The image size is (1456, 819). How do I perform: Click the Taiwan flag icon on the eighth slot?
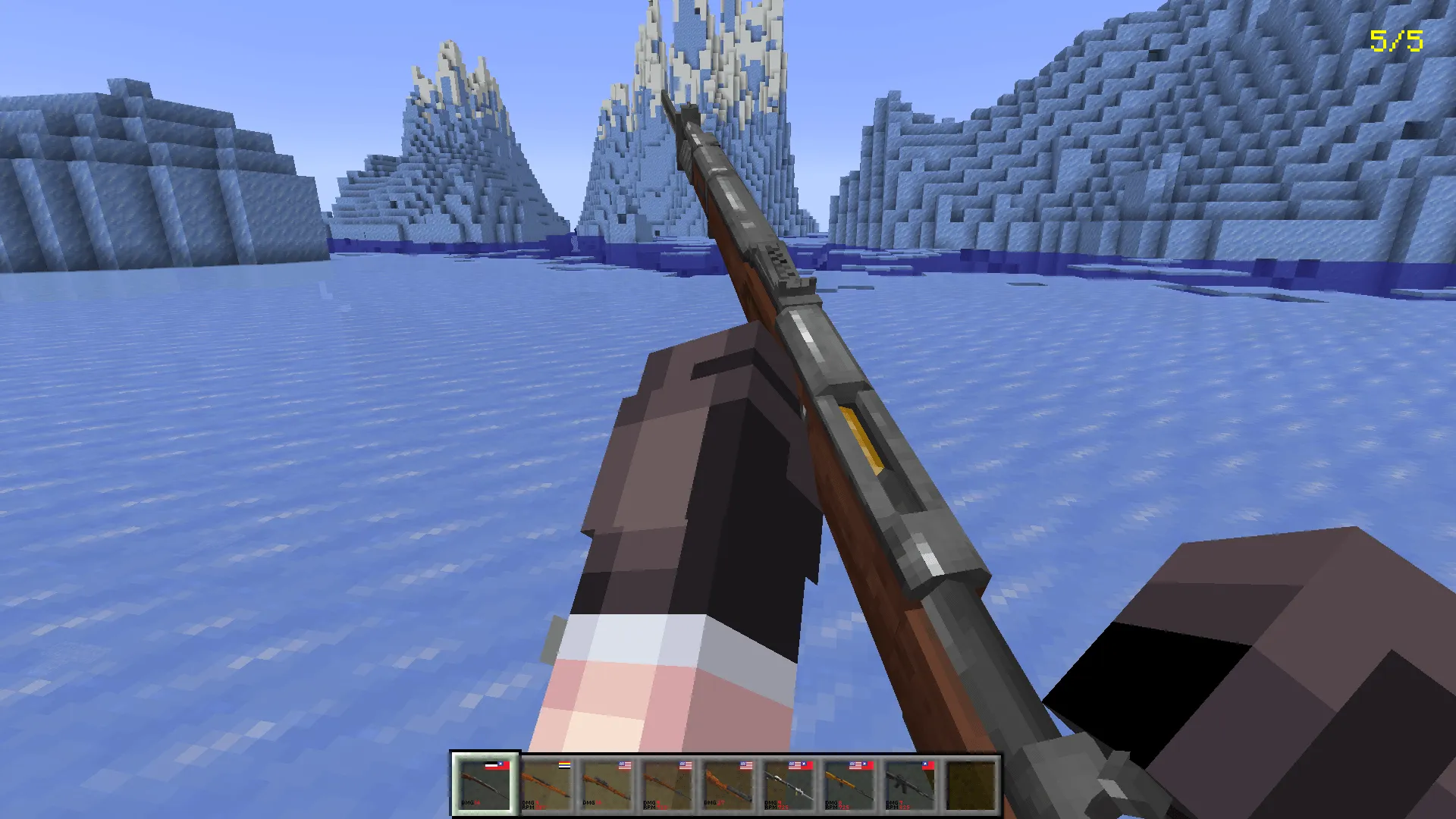click(x=927, y=764)
